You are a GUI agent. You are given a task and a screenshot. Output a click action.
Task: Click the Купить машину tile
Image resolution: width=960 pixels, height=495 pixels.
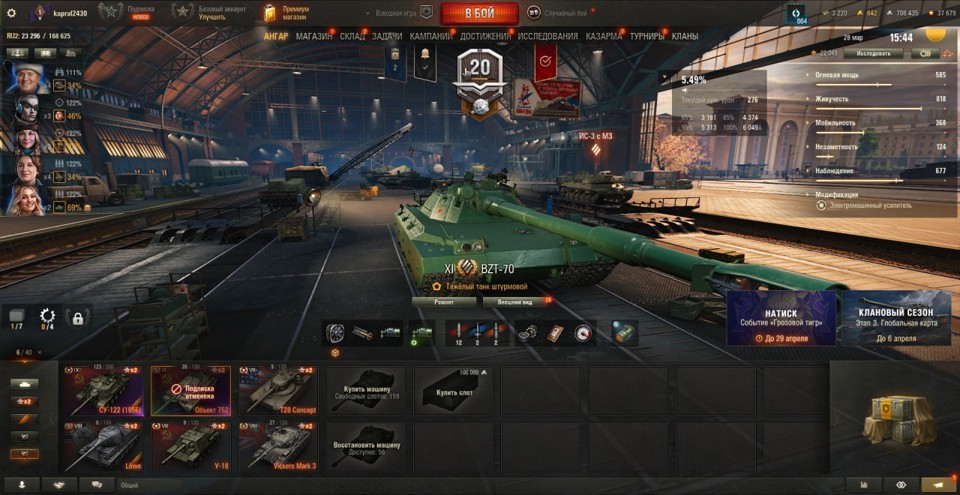366,390
